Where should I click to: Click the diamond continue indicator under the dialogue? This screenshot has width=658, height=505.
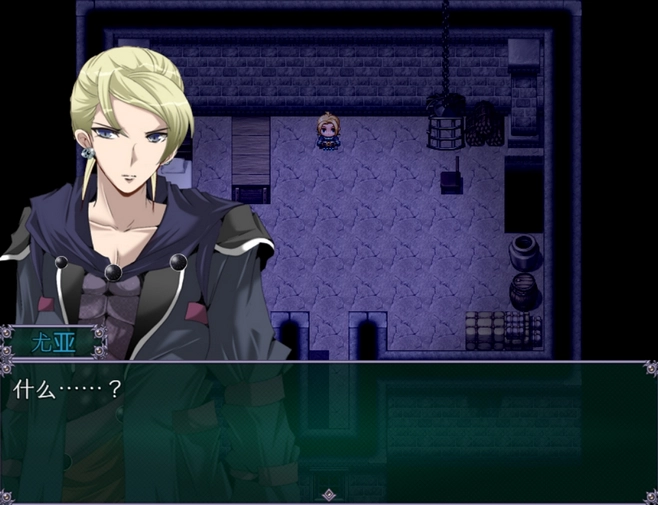pos(329,494)
